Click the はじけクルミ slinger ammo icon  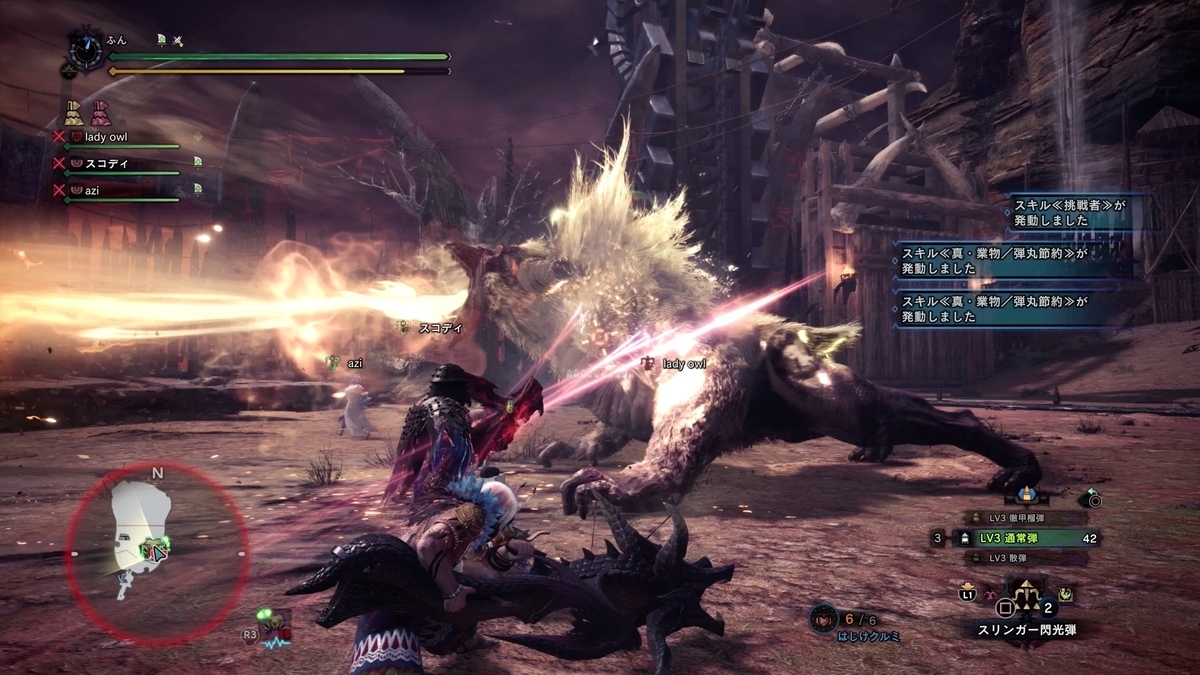click(823, 620)
